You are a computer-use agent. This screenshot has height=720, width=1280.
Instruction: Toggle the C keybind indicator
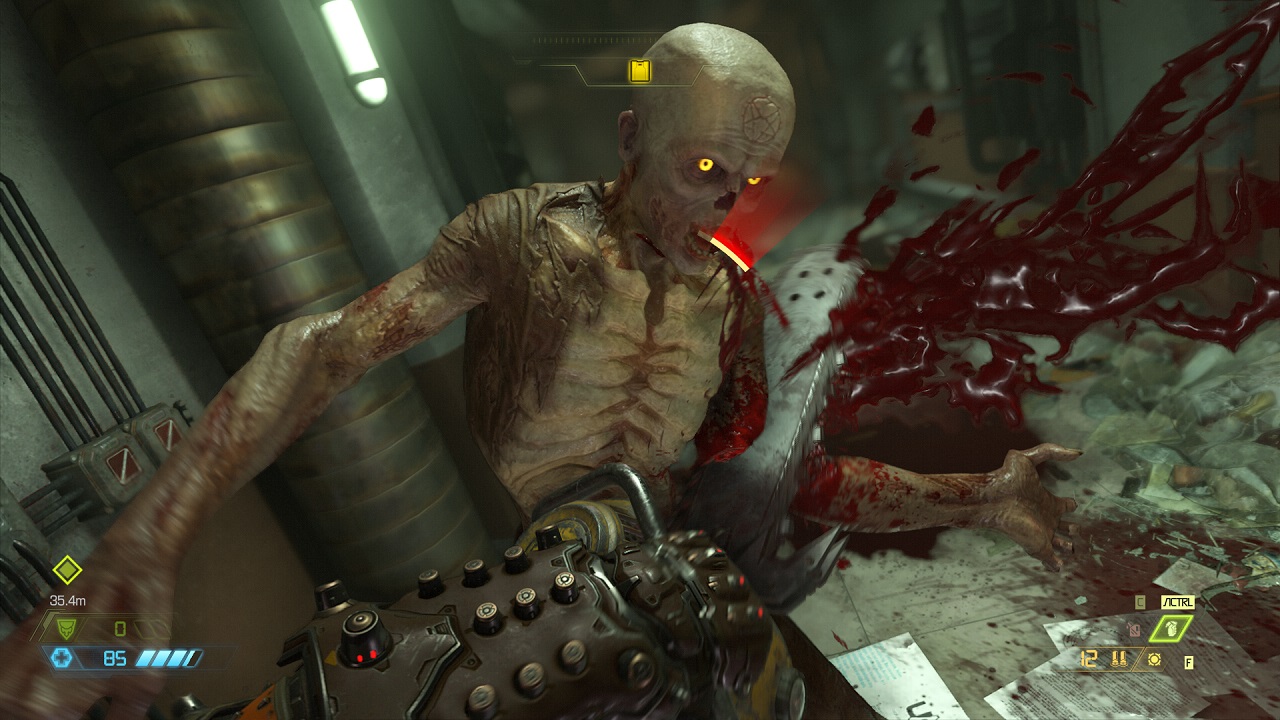[x=1139, y=601]
